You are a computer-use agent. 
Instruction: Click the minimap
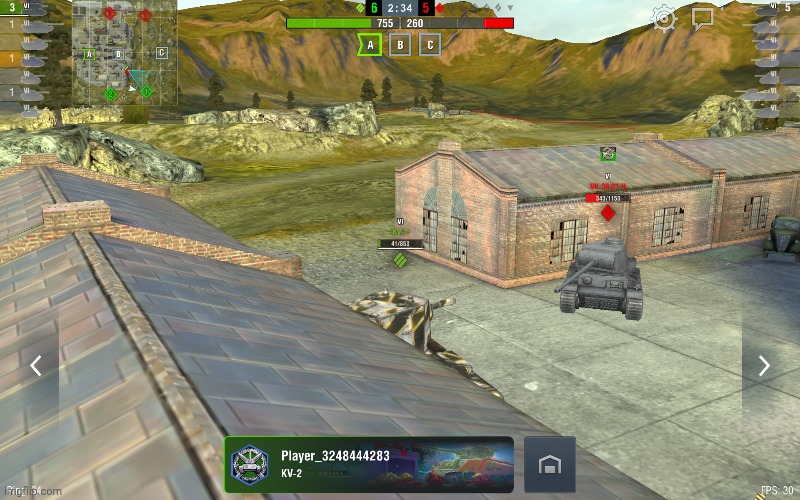(124, 53)
